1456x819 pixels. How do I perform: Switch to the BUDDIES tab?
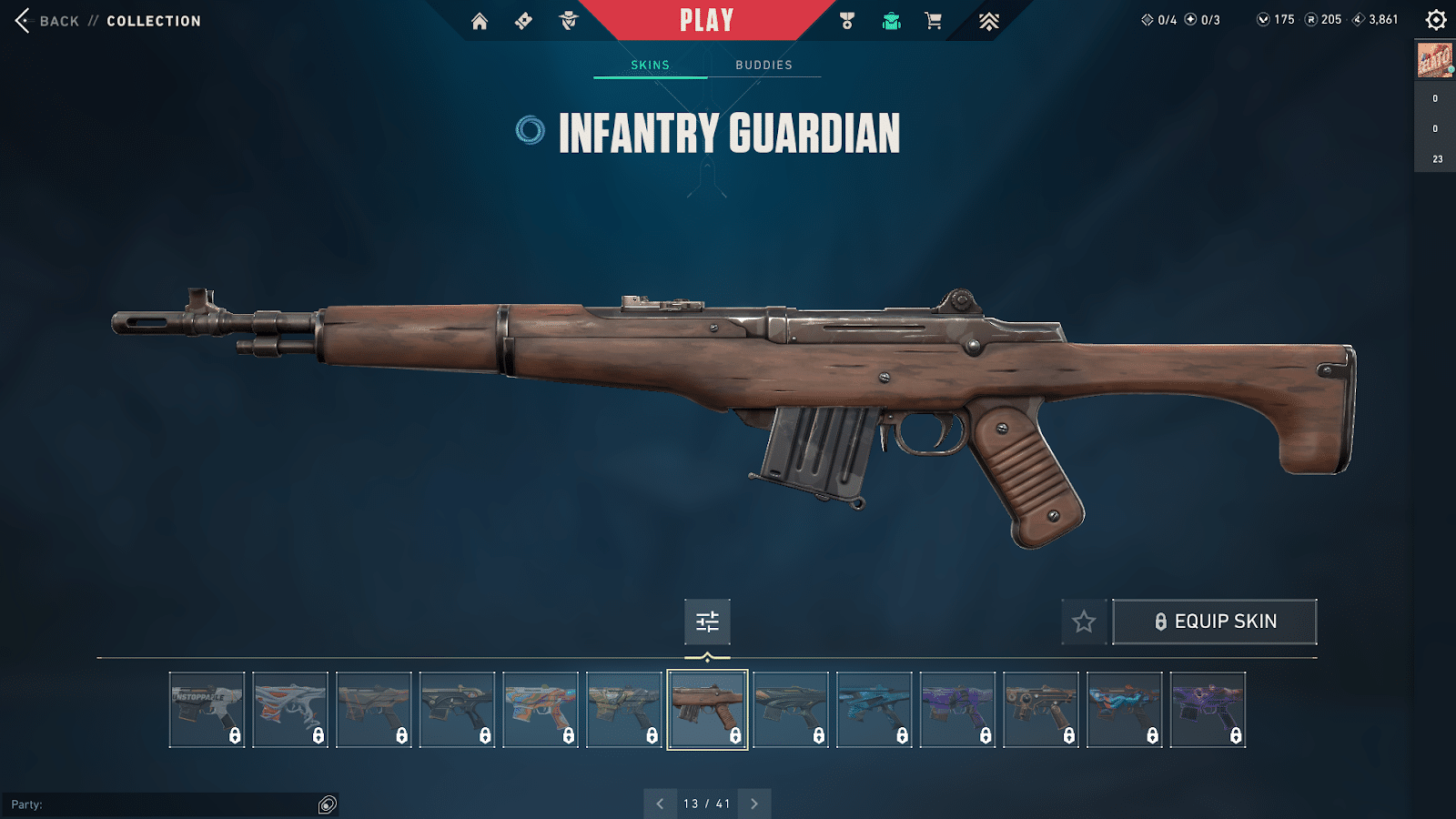[763, 65]
